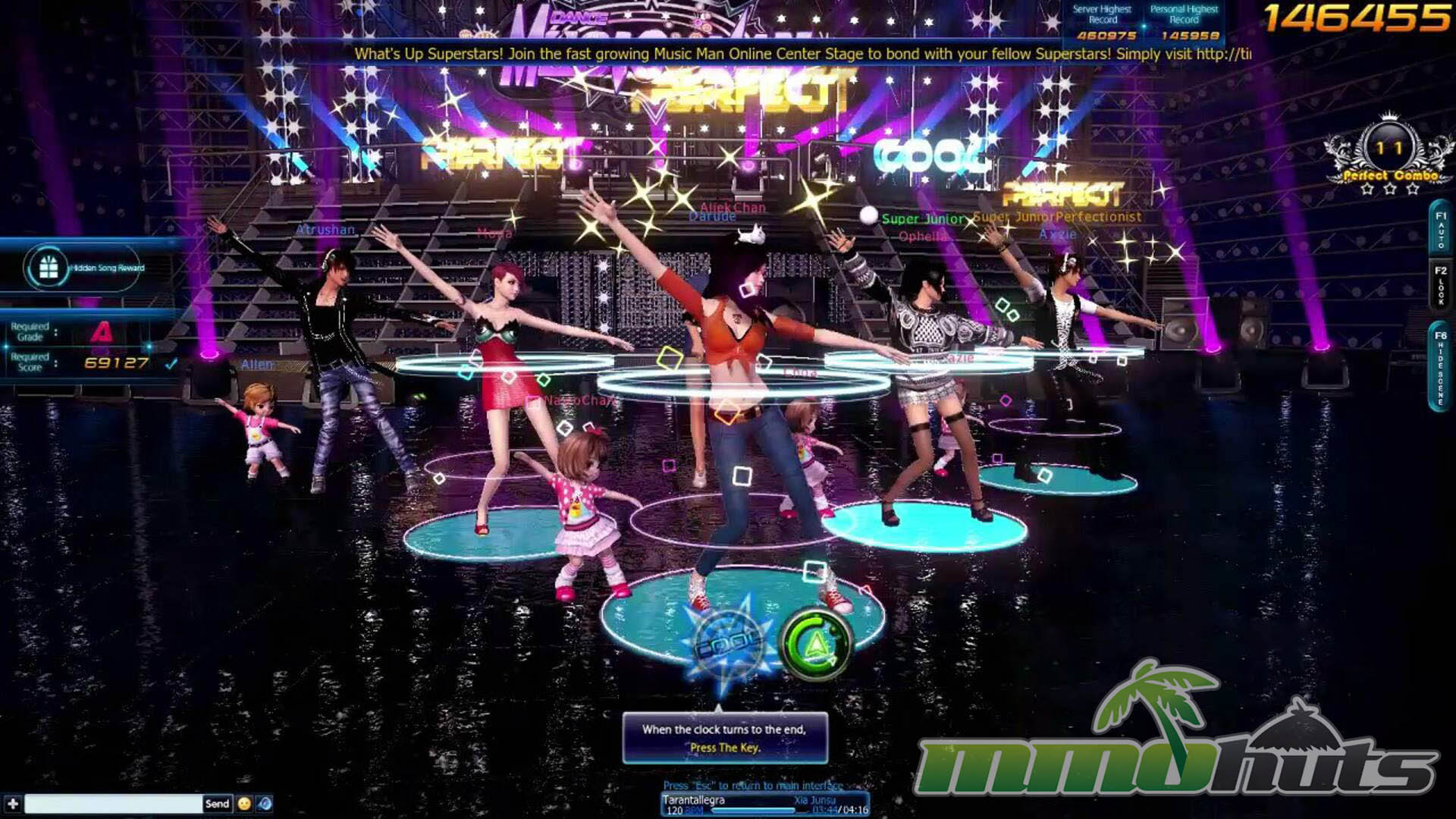Click the blue megaphone chat icon
Image resolution: width=1456 pixels, height=819 pixels.
click(x=265, y=804)
